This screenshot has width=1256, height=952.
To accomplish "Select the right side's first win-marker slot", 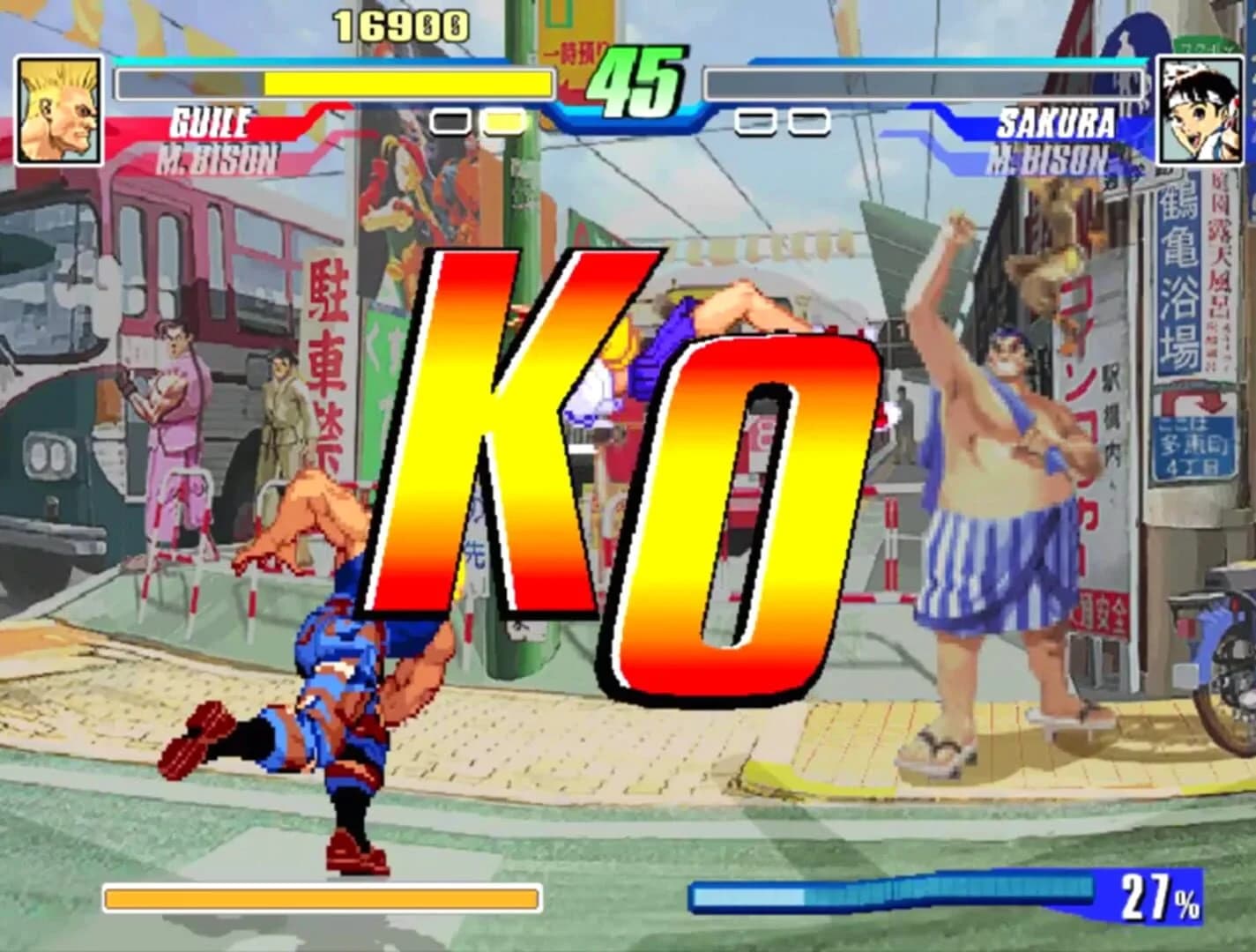I will pyautogui.click(x=754, y=123).
